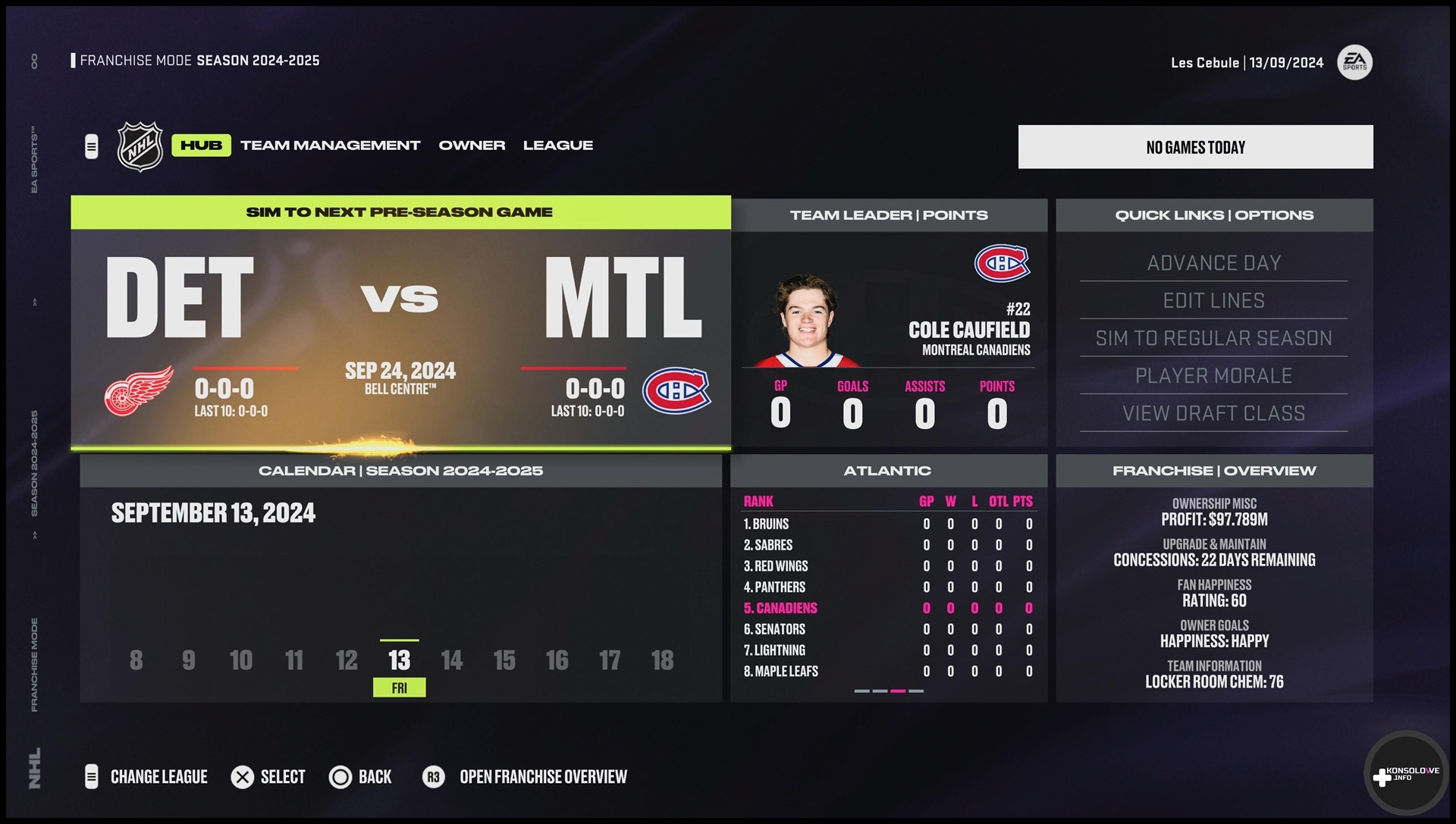Select Sim to Regular Season

[1213, 338]
